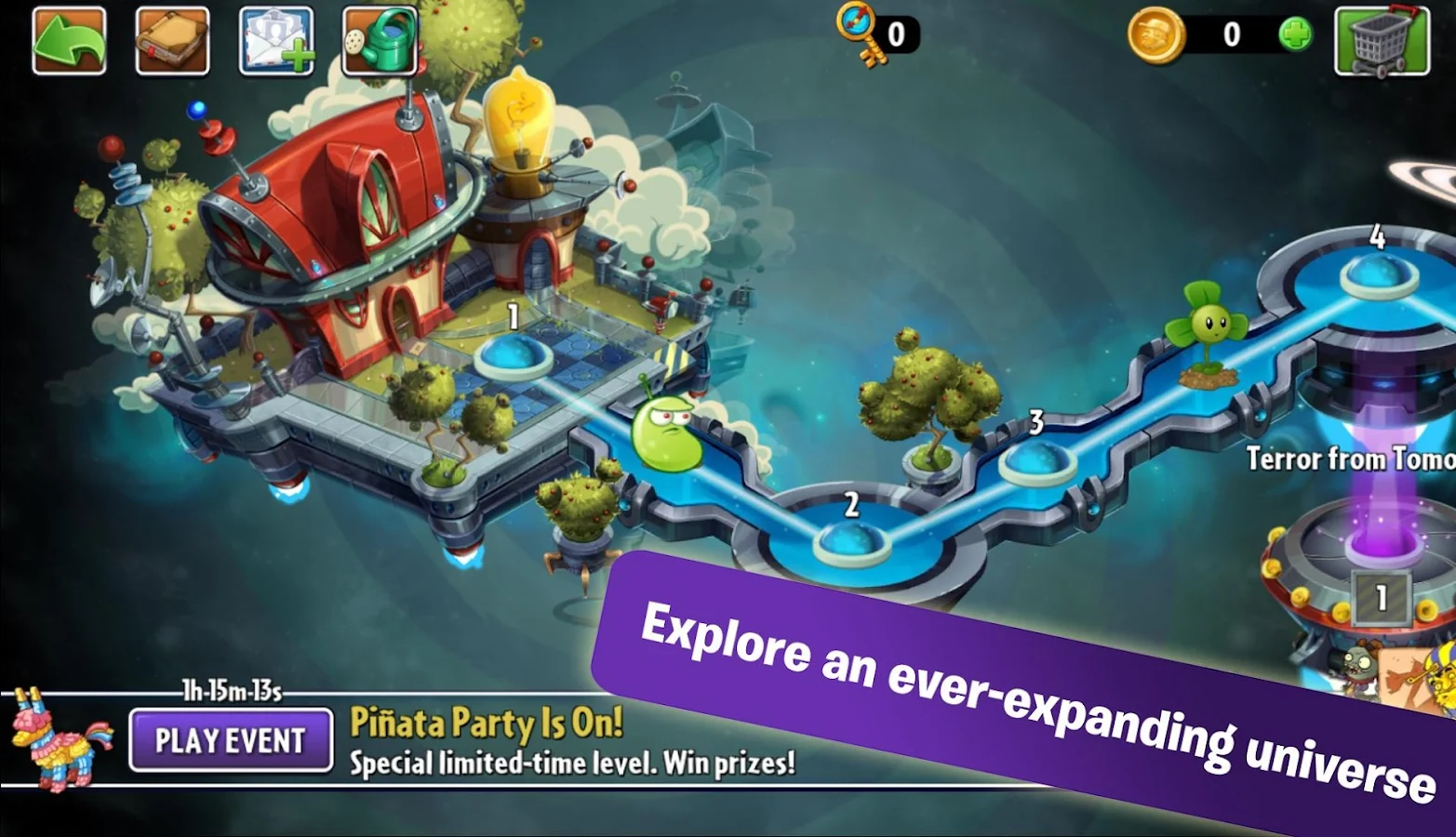Select the watering can icon
Screen dimensions: 1456x837
click(378, 40)
